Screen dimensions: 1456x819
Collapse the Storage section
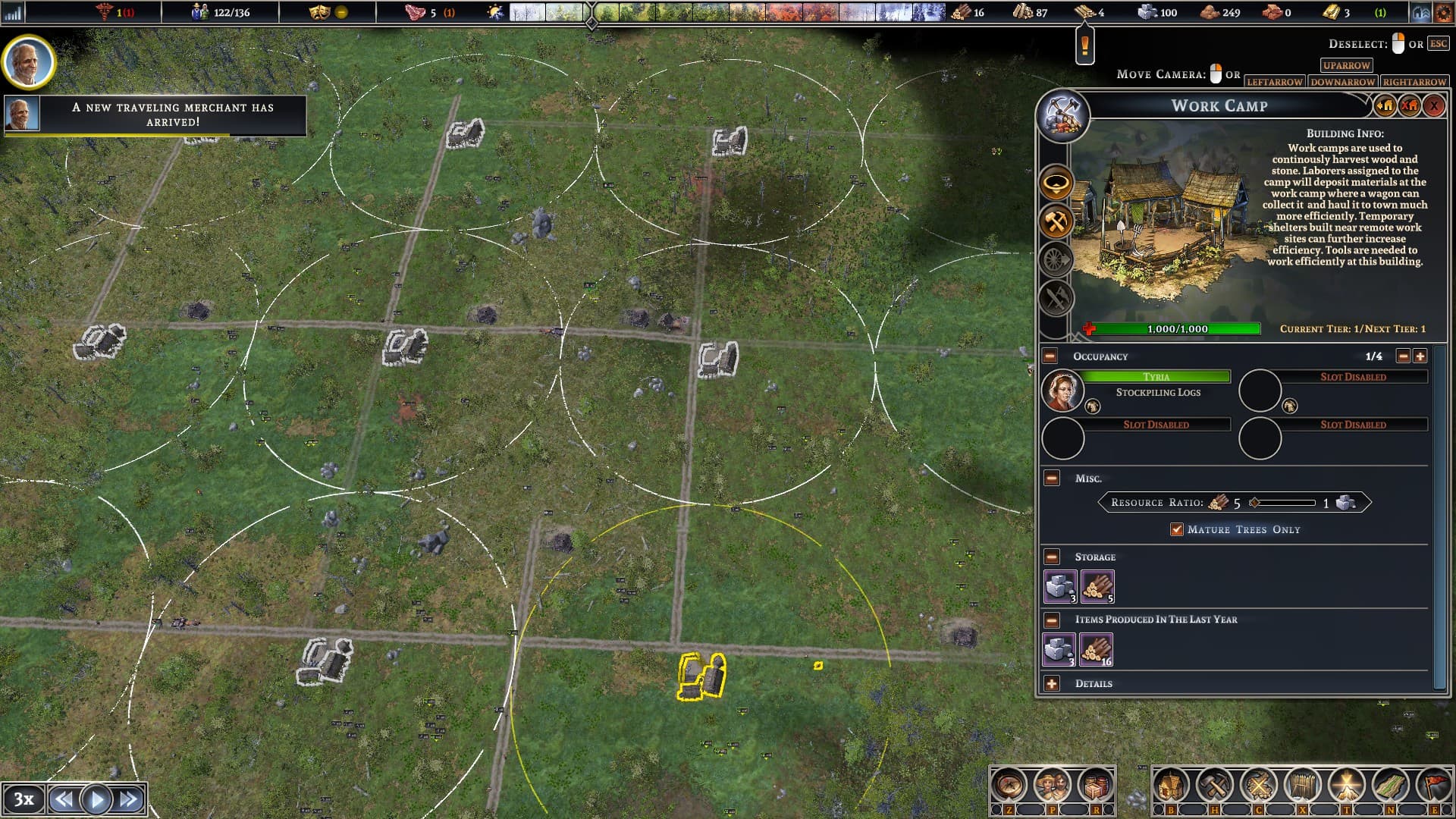pyautogui.click(x=1050, y=557)
